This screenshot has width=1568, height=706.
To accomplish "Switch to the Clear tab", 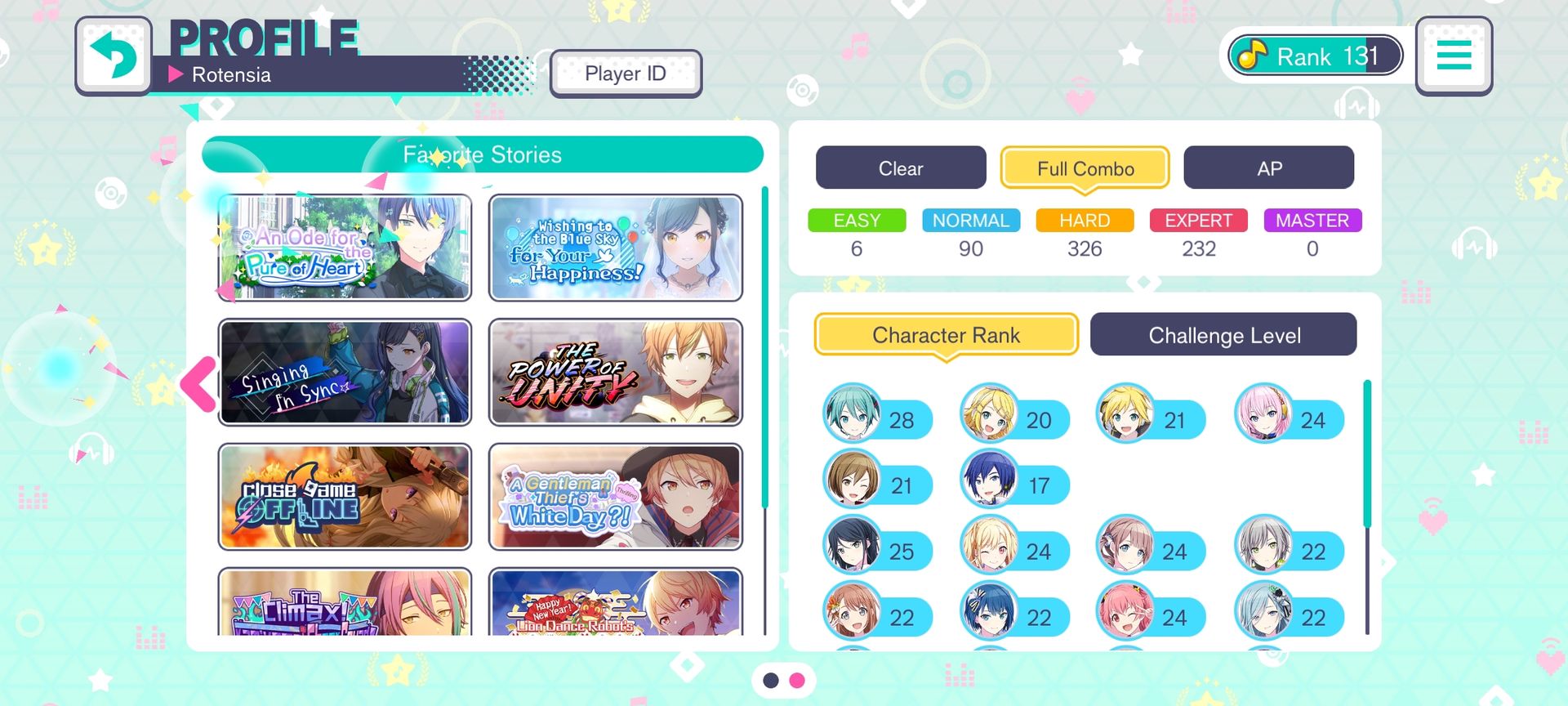I will [900, 168].
